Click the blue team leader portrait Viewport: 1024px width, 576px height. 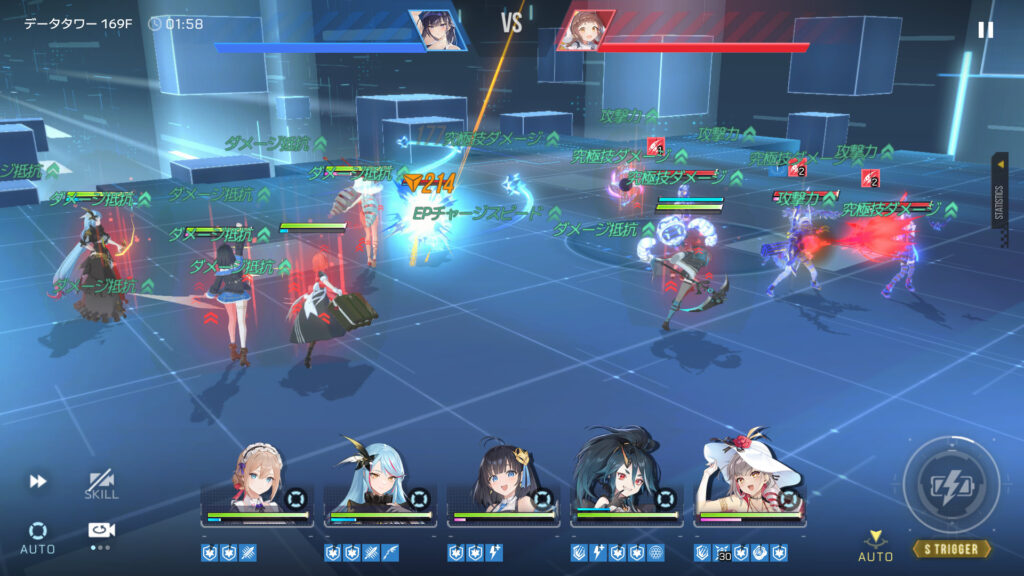pos(438,30)
